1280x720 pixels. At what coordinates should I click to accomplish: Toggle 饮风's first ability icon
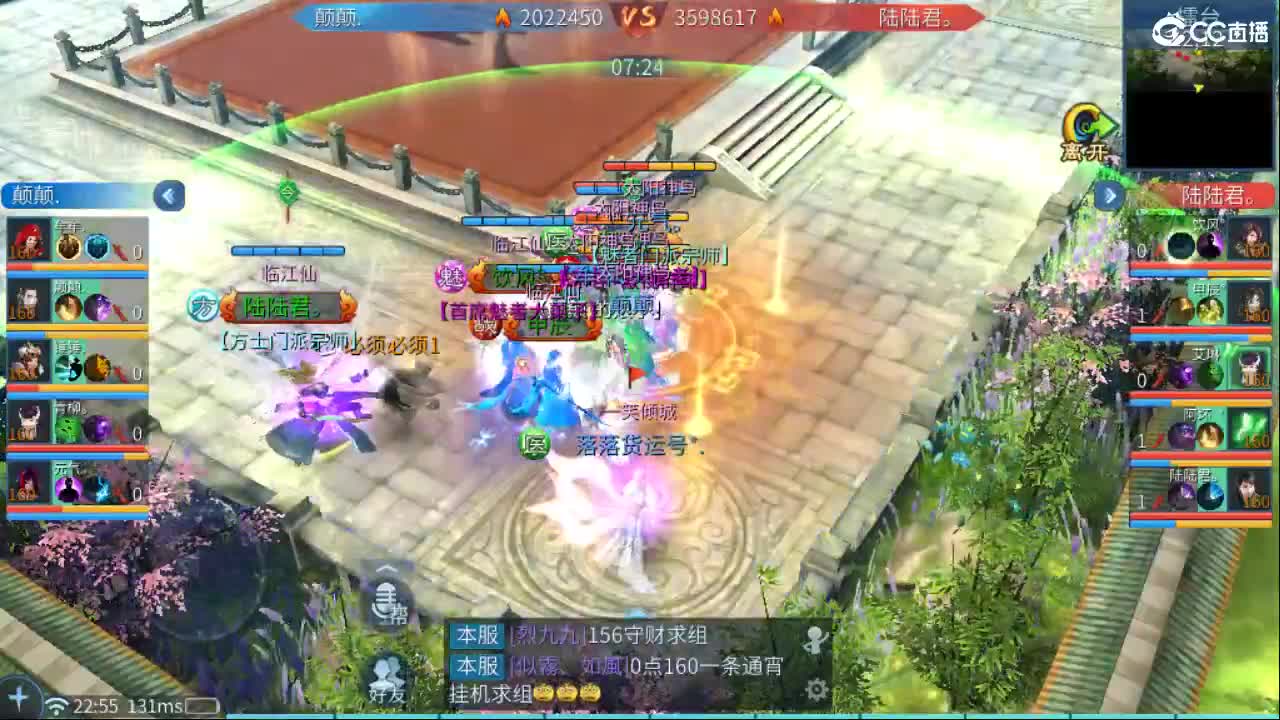coord(1180,247)
